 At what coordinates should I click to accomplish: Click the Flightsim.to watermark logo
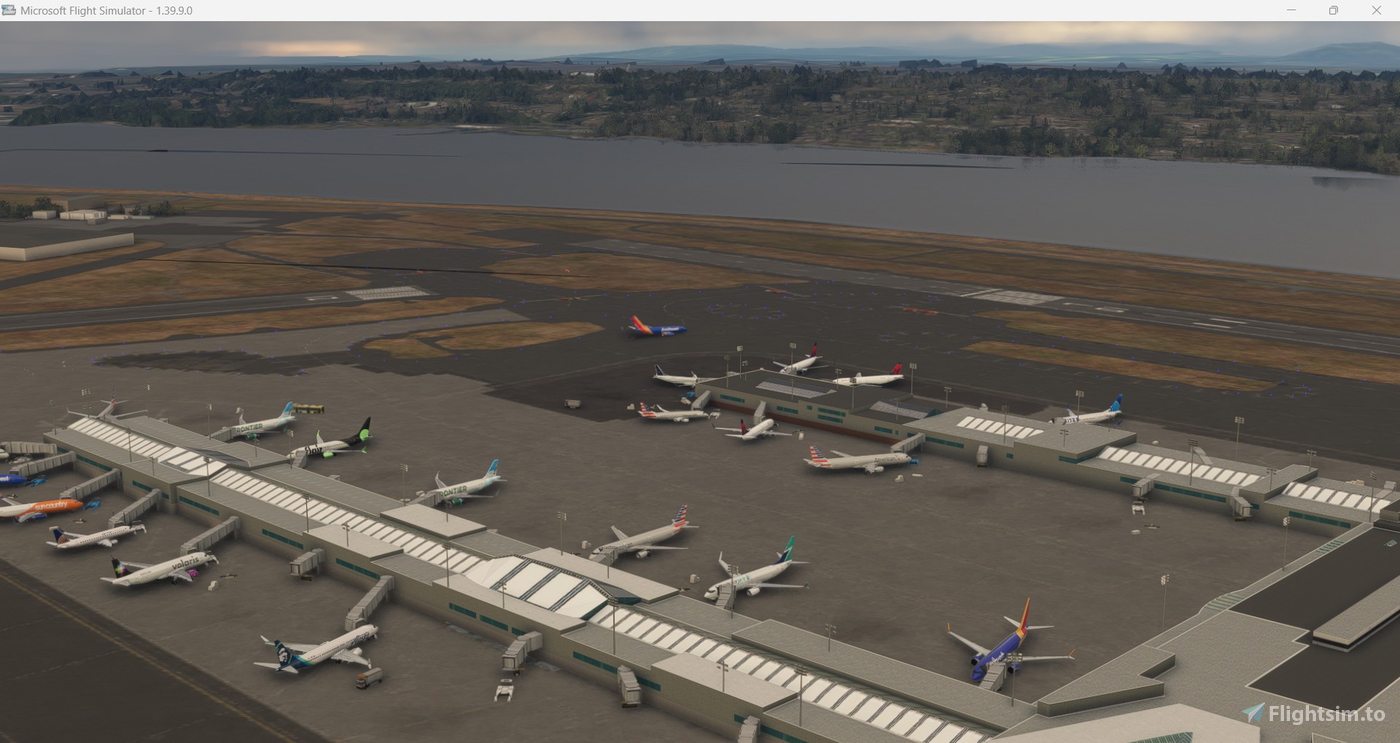coord(1254,713)
